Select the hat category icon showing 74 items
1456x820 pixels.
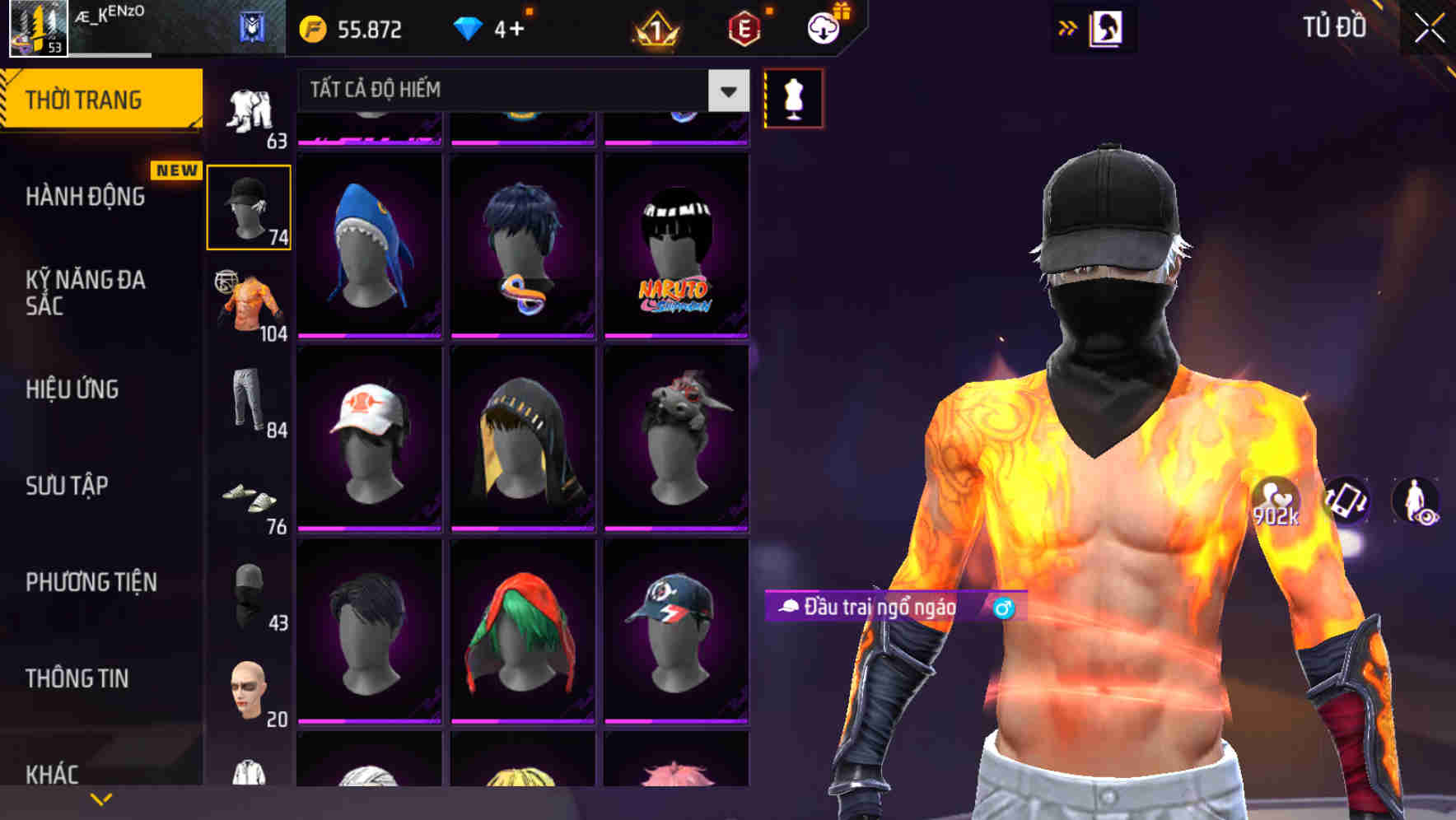247,206
